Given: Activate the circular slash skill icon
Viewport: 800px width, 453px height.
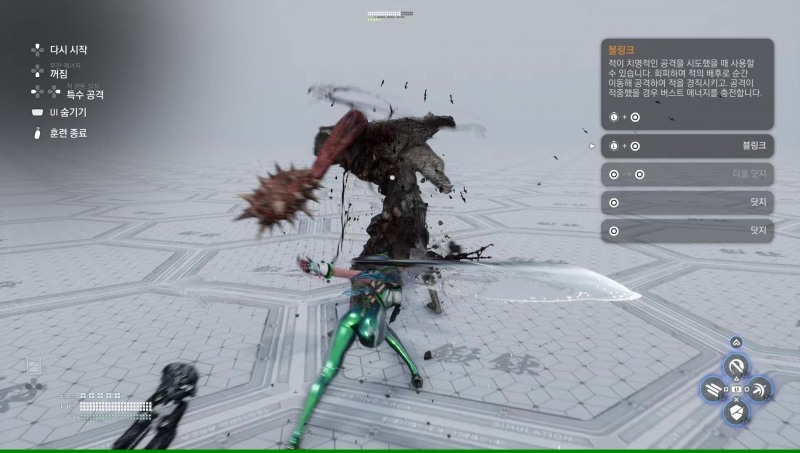Looking at the screenshot, I should (x=736, y=367).
